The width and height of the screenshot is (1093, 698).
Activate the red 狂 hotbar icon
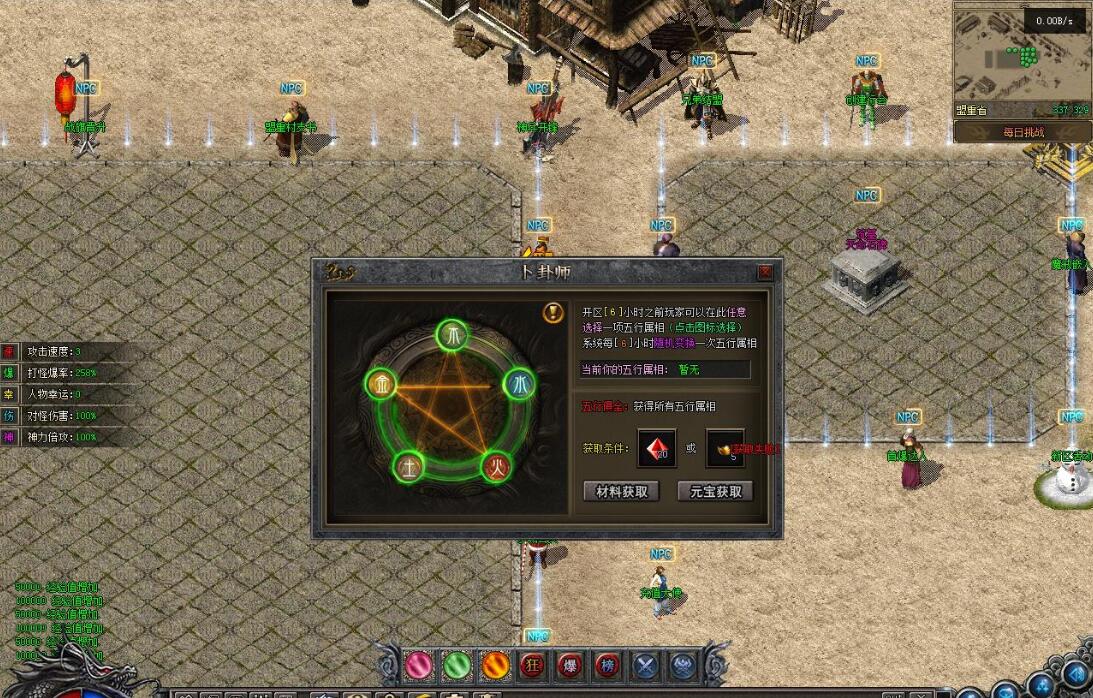click(533, 664)
